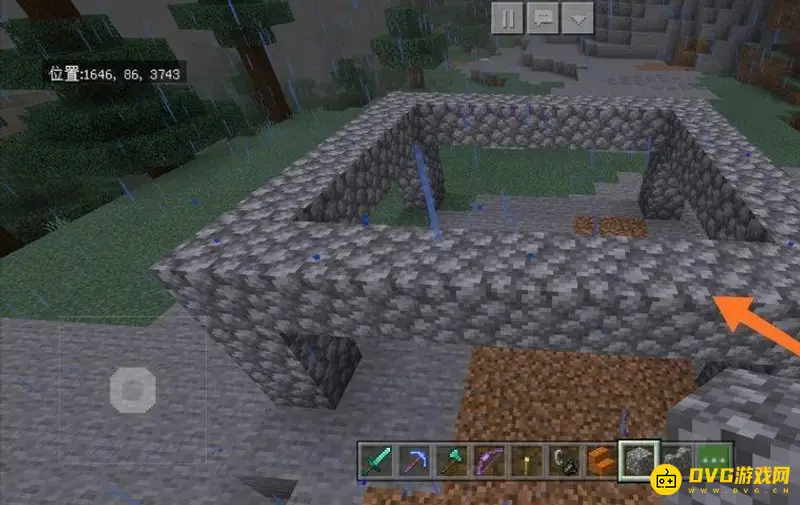
Task: Open the chat window
Action: pyautogui.click(x=542, y=17)
